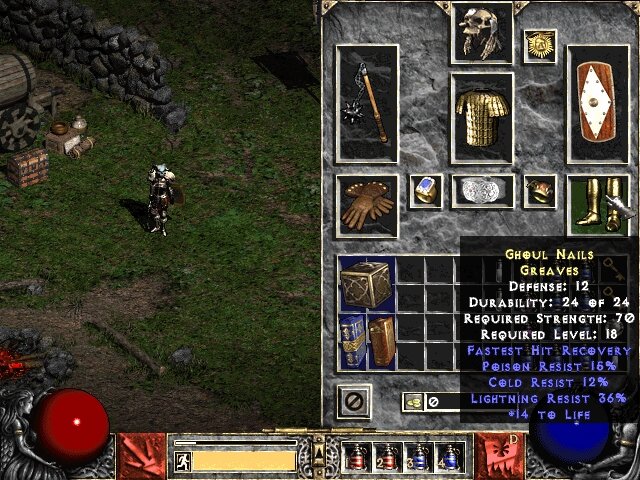Select the blue tome in inventory
640x480 pixels.
coord(353,340)
